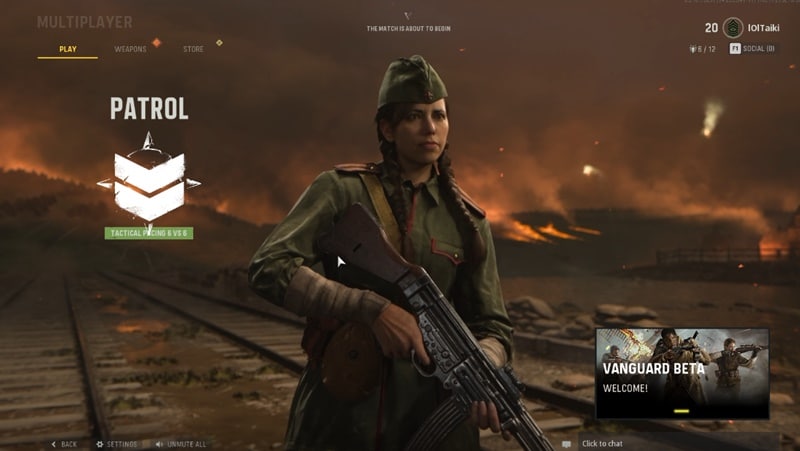The width and height of the screenshot is (800, 451).
Task: Open the Weapons tab
Action: (x=130, y=49)
